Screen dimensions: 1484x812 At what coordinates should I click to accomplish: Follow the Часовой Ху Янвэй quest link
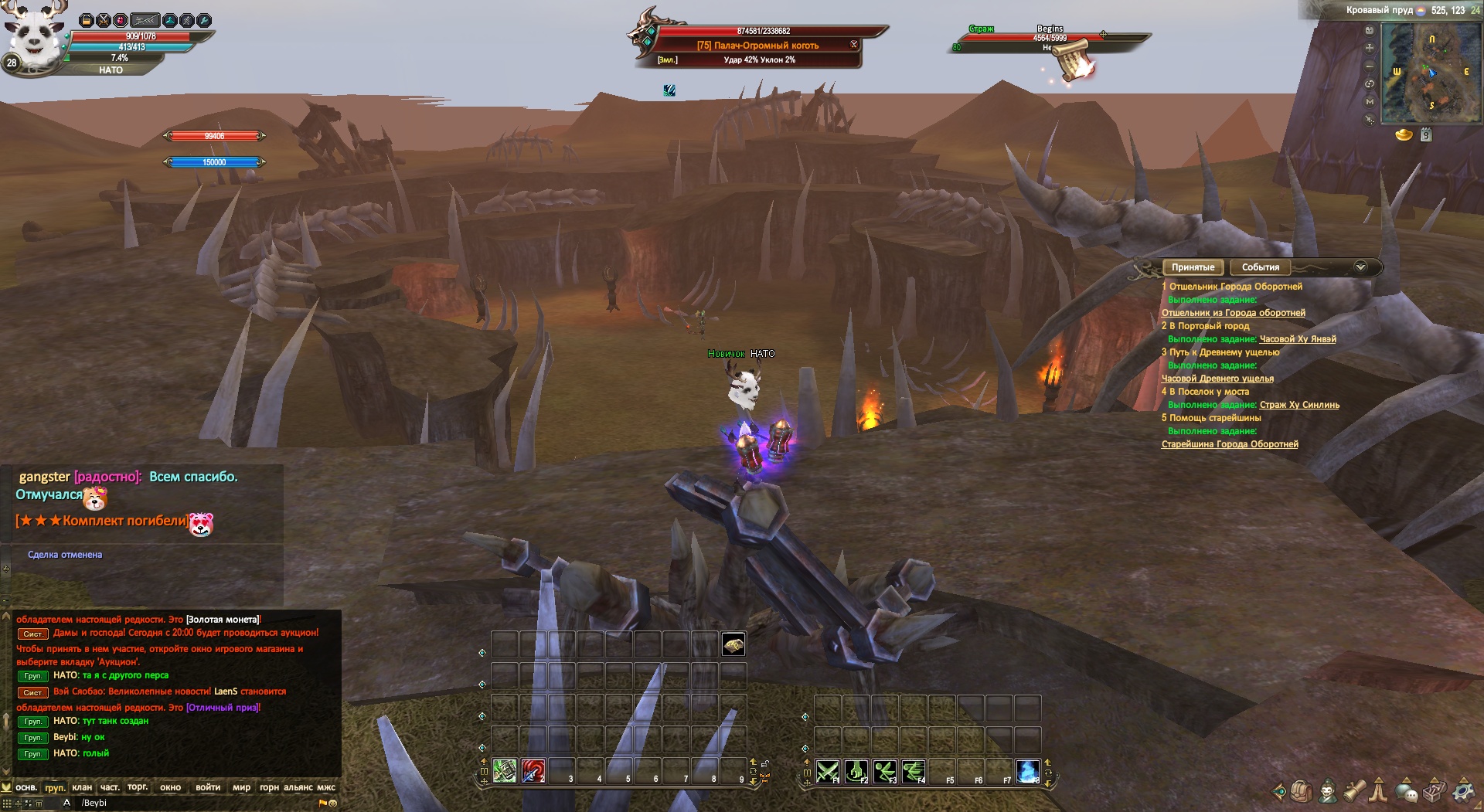1298,339
